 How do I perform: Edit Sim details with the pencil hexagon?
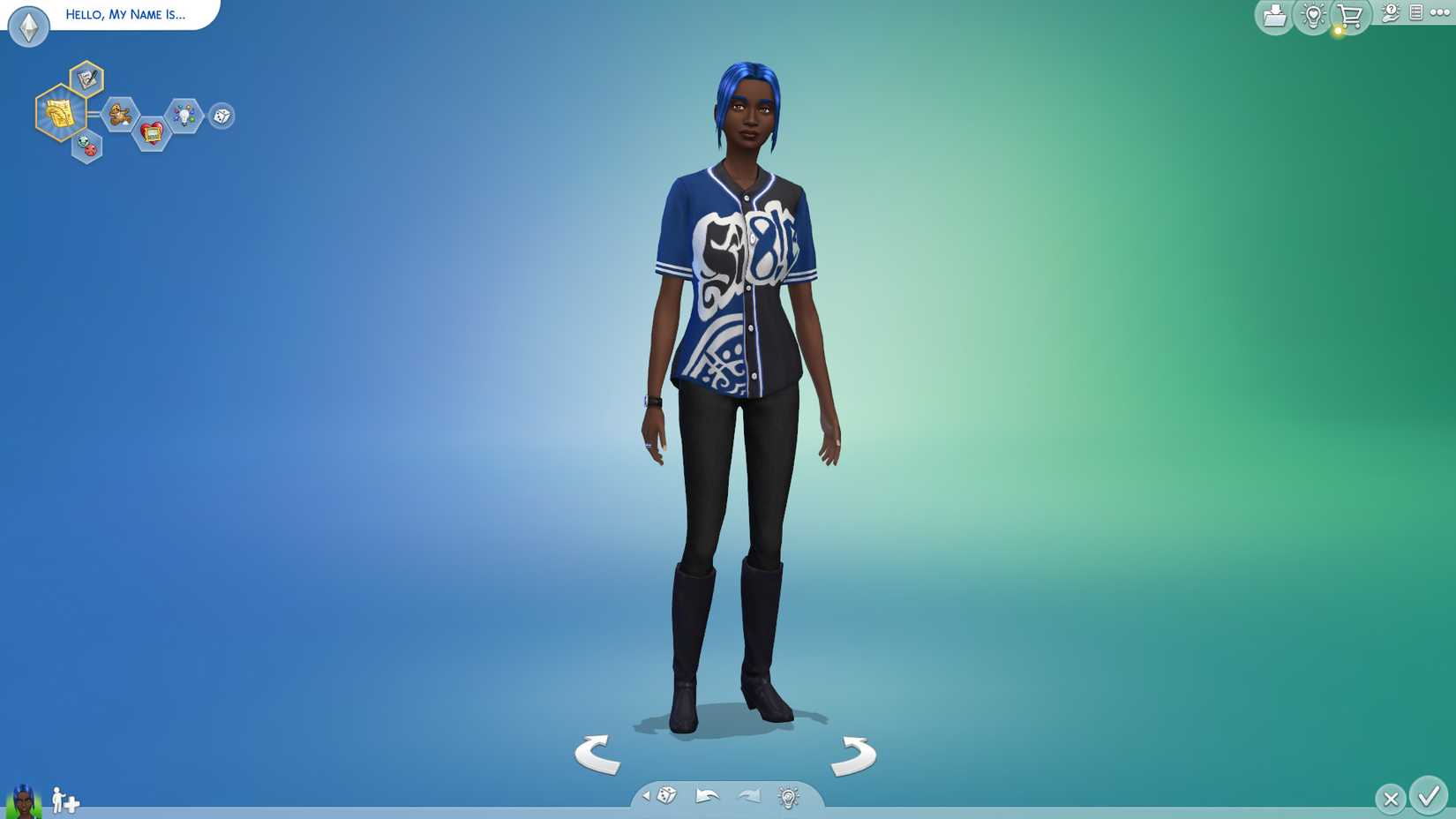pyautogui.click(x=86, y=77)
